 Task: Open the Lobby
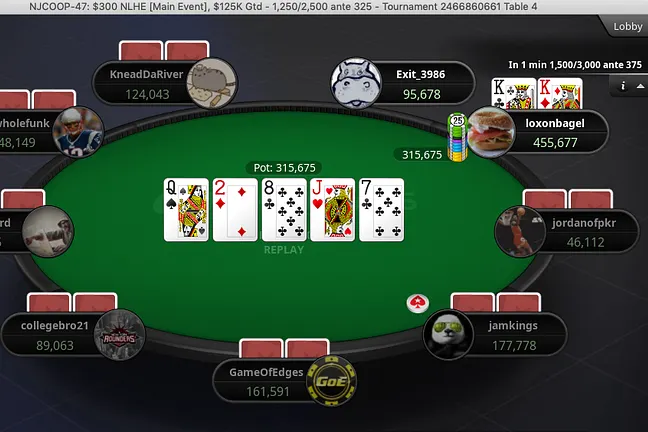coord(627,26)
